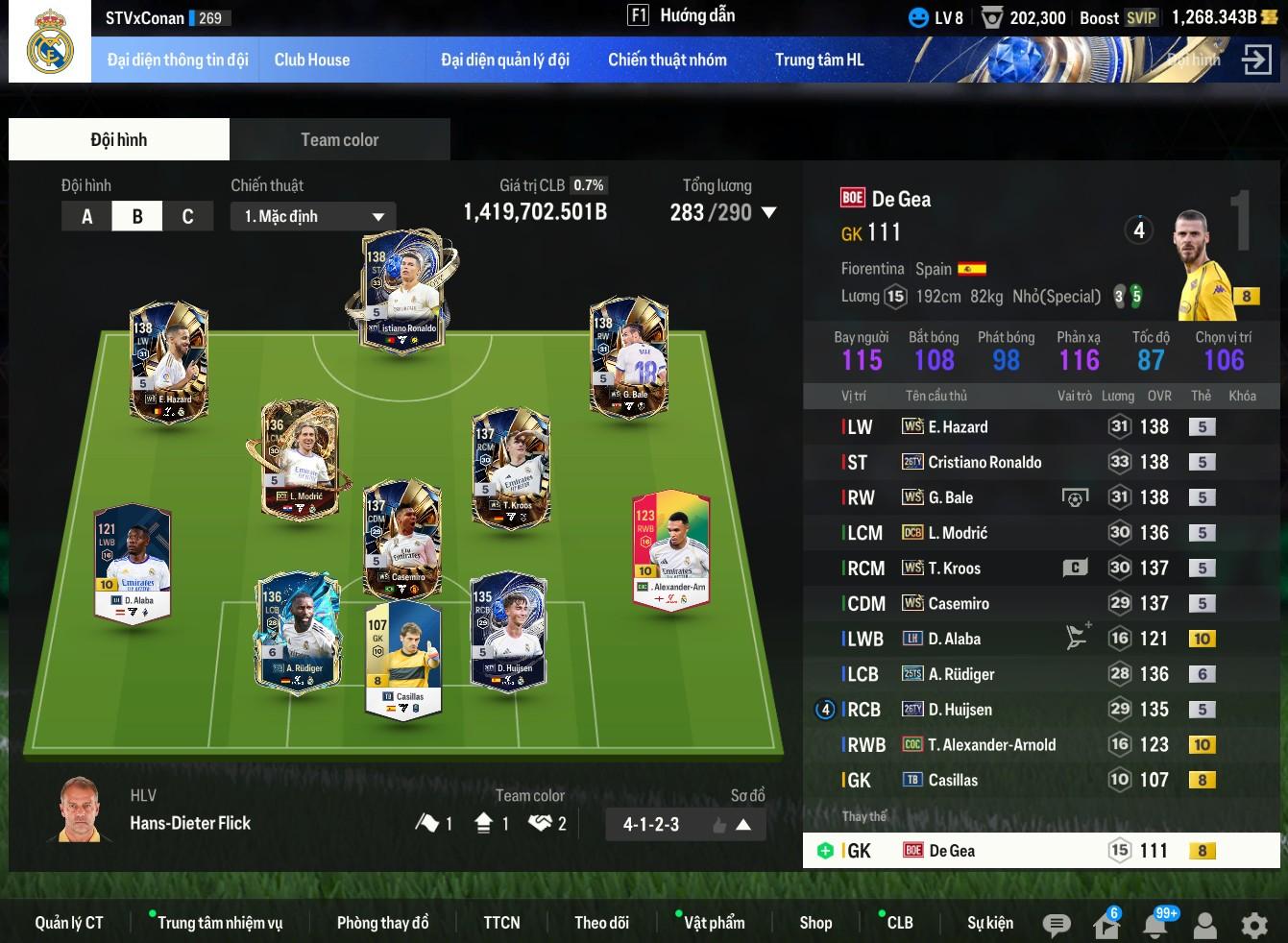Open the 4-1-2-3 formation selector
Viewport: 1288px width, 943px height.
tap(685, 824)
